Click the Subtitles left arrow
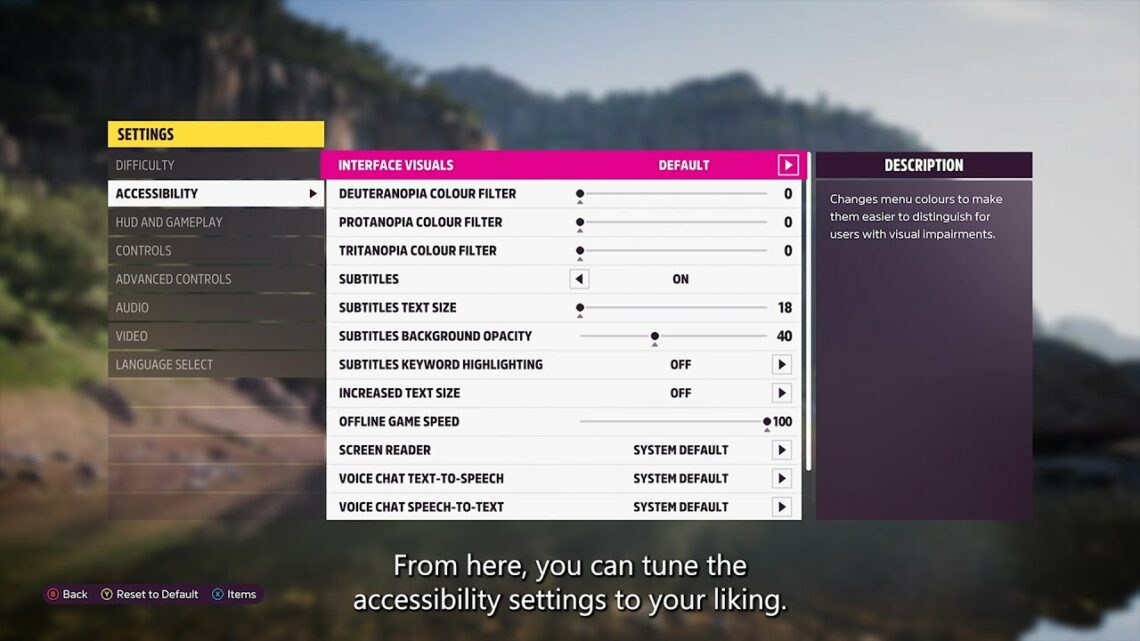 coord(579,279)
